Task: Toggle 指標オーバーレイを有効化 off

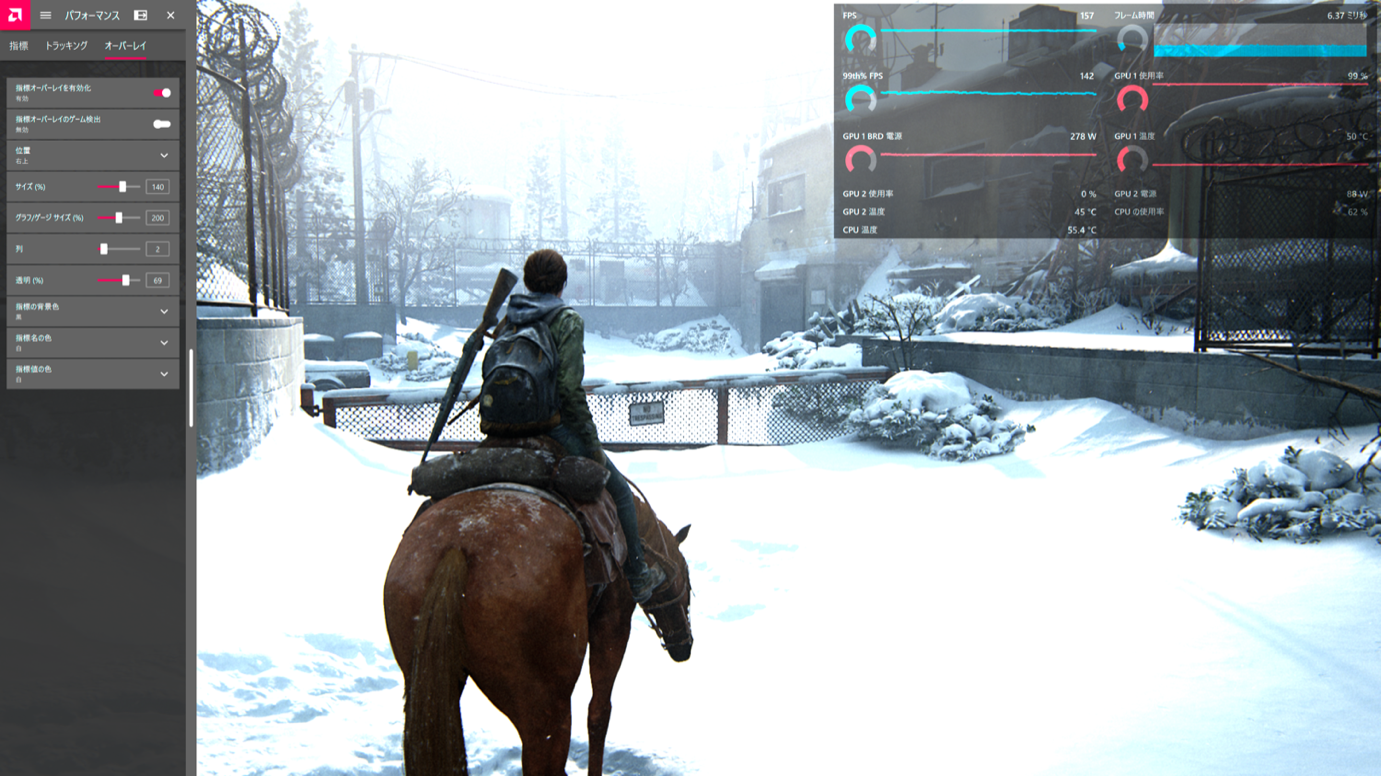Action: coord(162,93)
